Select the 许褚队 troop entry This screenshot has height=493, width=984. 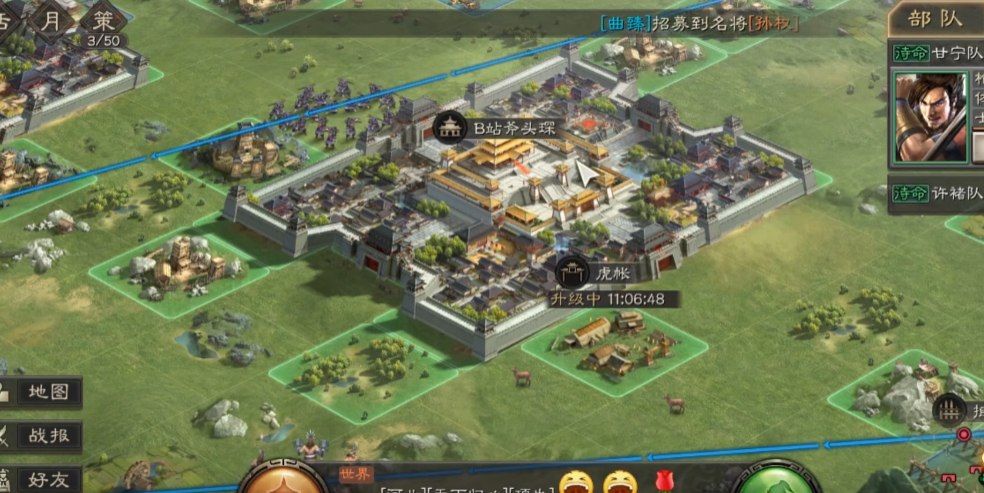point(935,193)
